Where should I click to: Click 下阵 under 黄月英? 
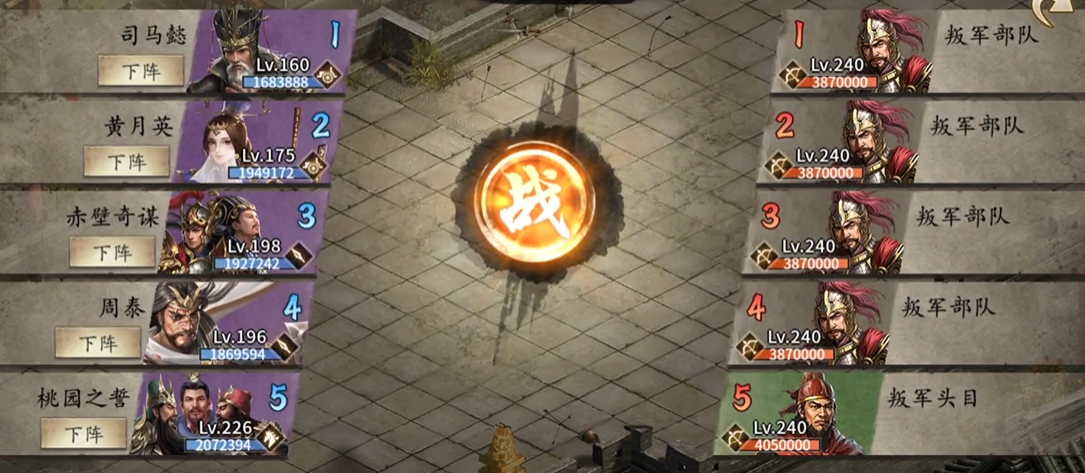[x=126, y=161]
